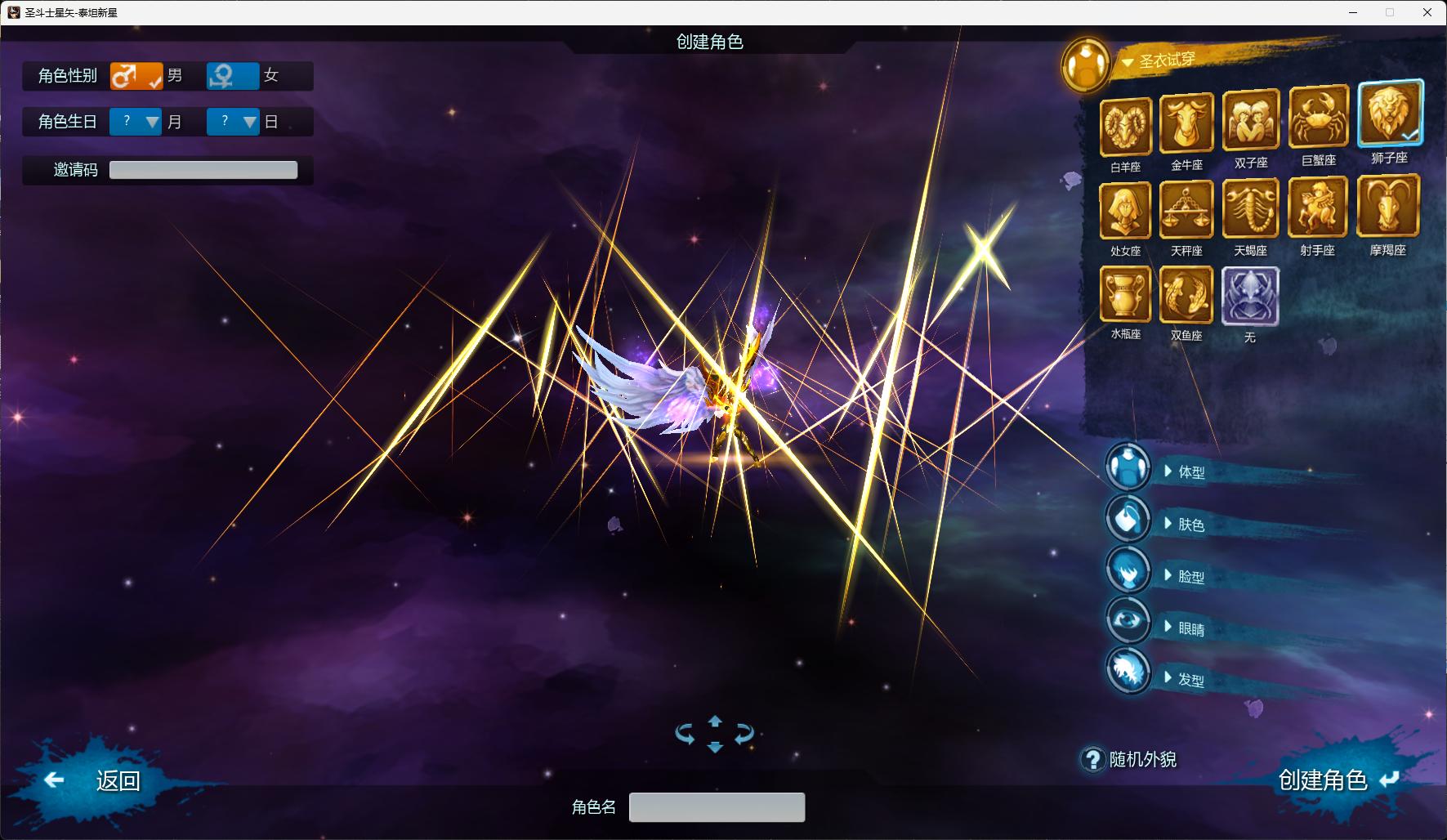Try on the Taurus (金牛座) gold cloth

[x=1186, y=124]
